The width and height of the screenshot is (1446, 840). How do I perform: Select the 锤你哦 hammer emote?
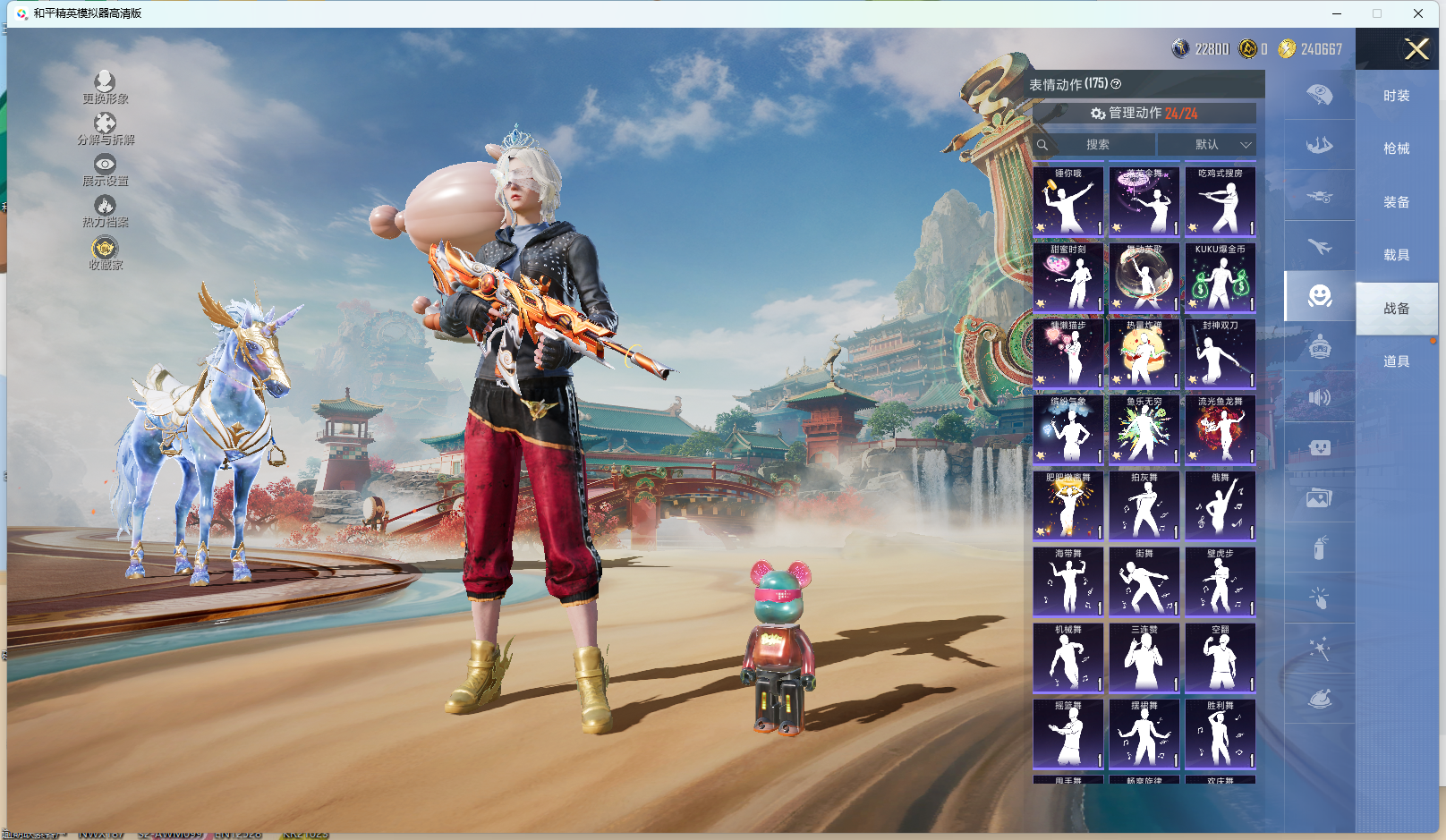(1067, 201)
